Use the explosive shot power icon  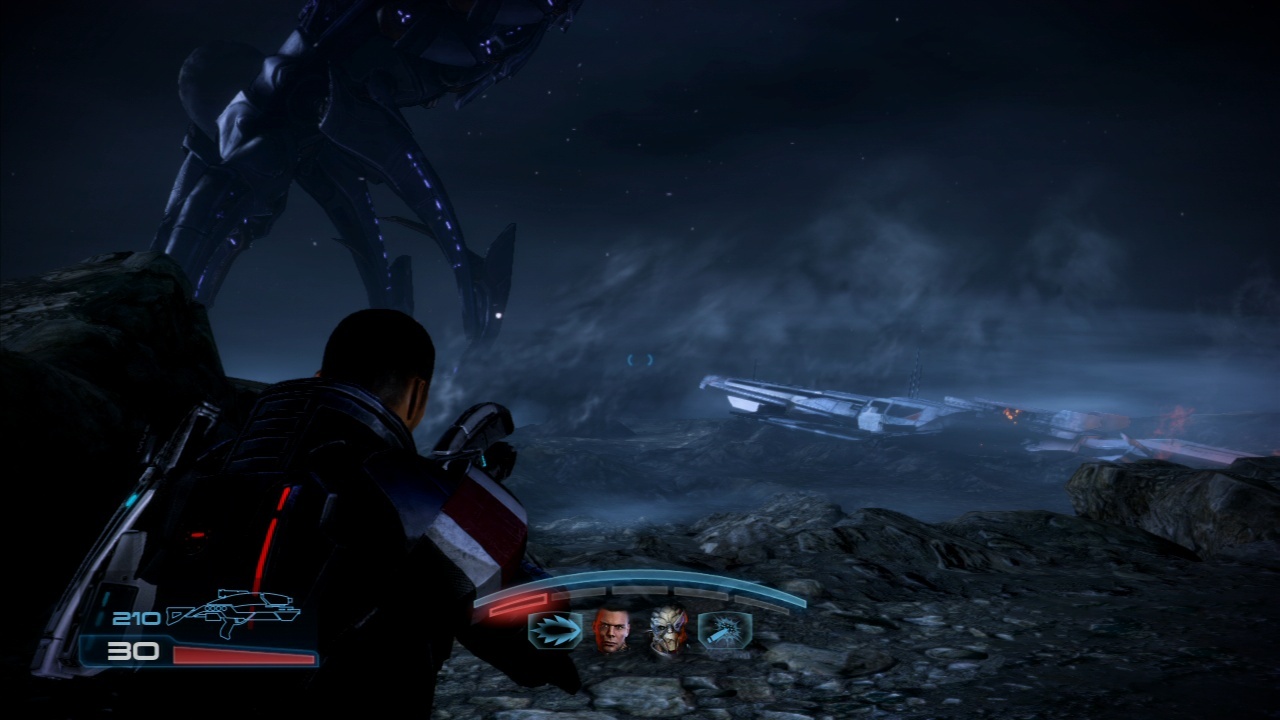click(725, 631)
